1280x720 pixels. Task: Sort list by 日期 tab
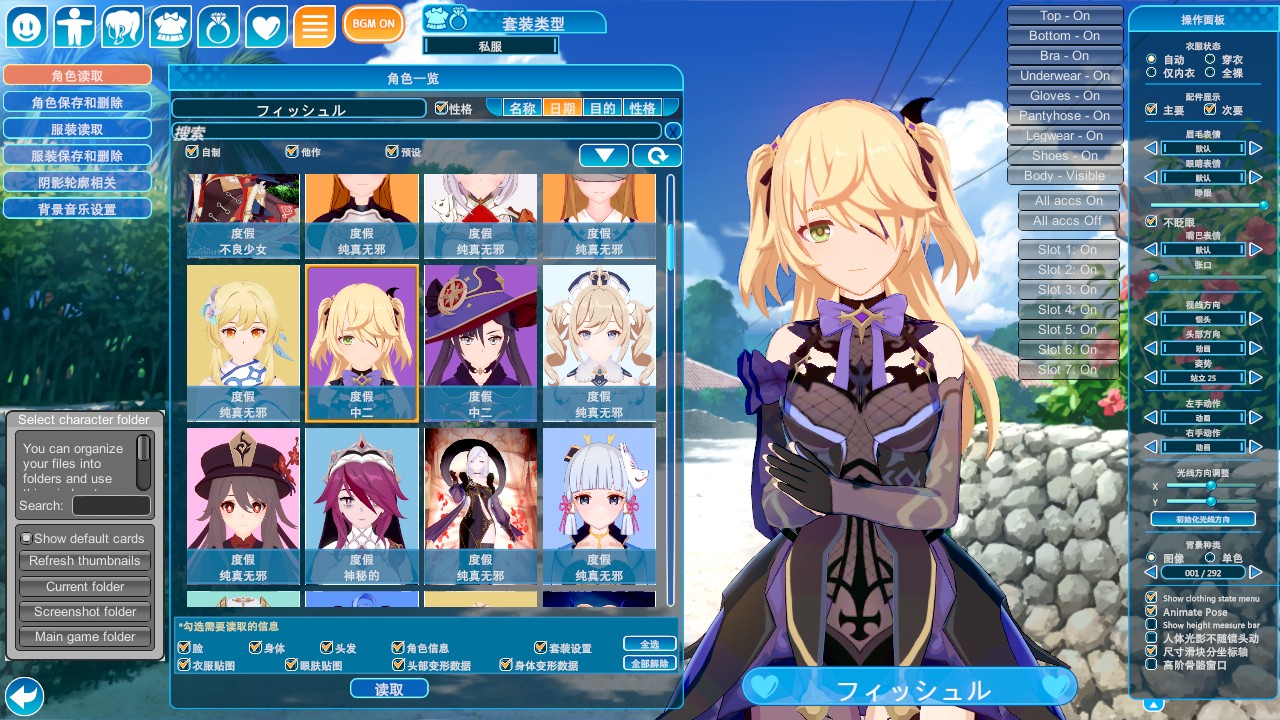click(562, 108)
